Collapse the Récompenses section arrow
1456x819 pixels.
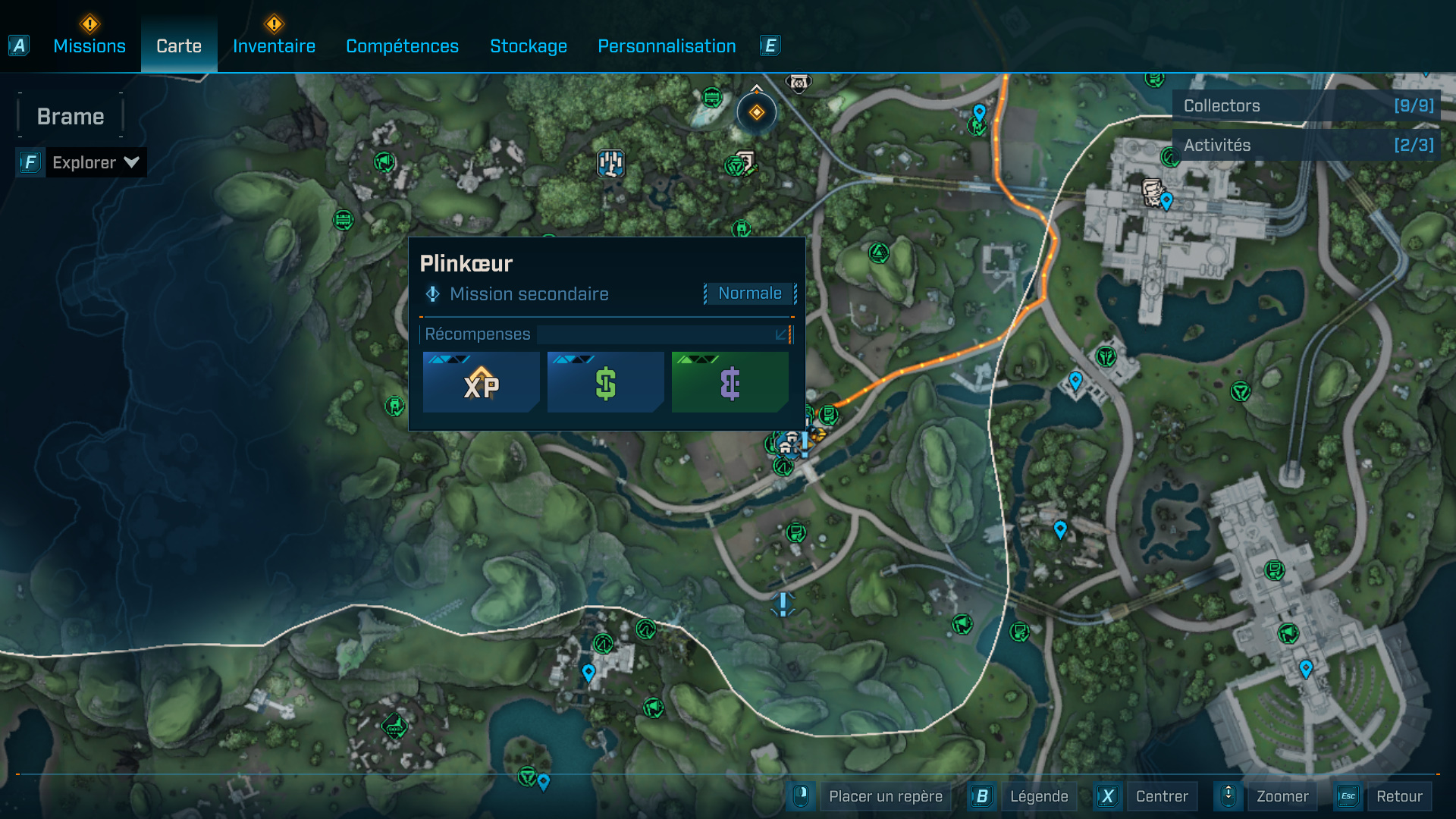(781, 334)
